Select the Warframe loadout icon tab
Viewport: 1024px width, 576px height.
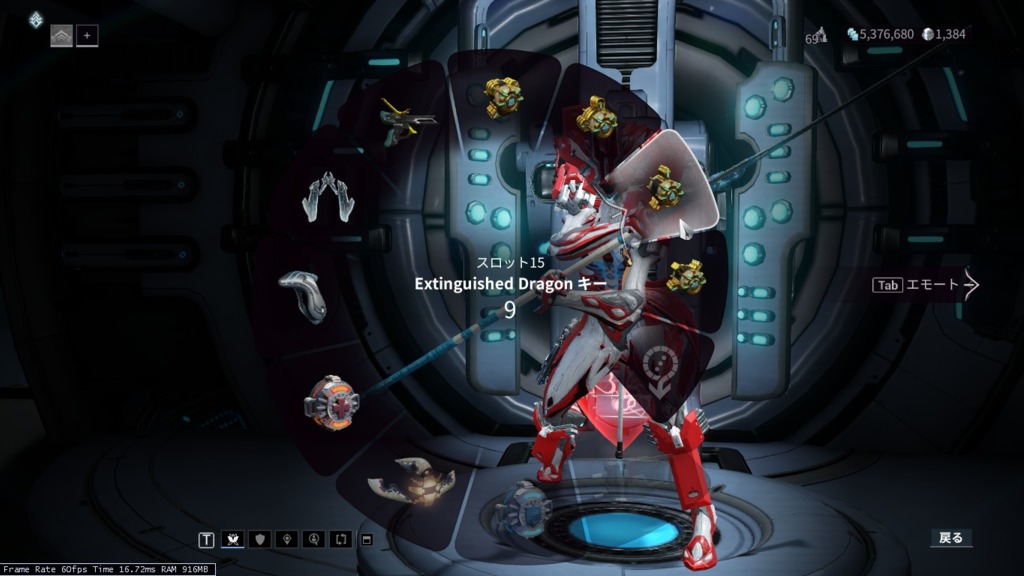coord(62,37)
